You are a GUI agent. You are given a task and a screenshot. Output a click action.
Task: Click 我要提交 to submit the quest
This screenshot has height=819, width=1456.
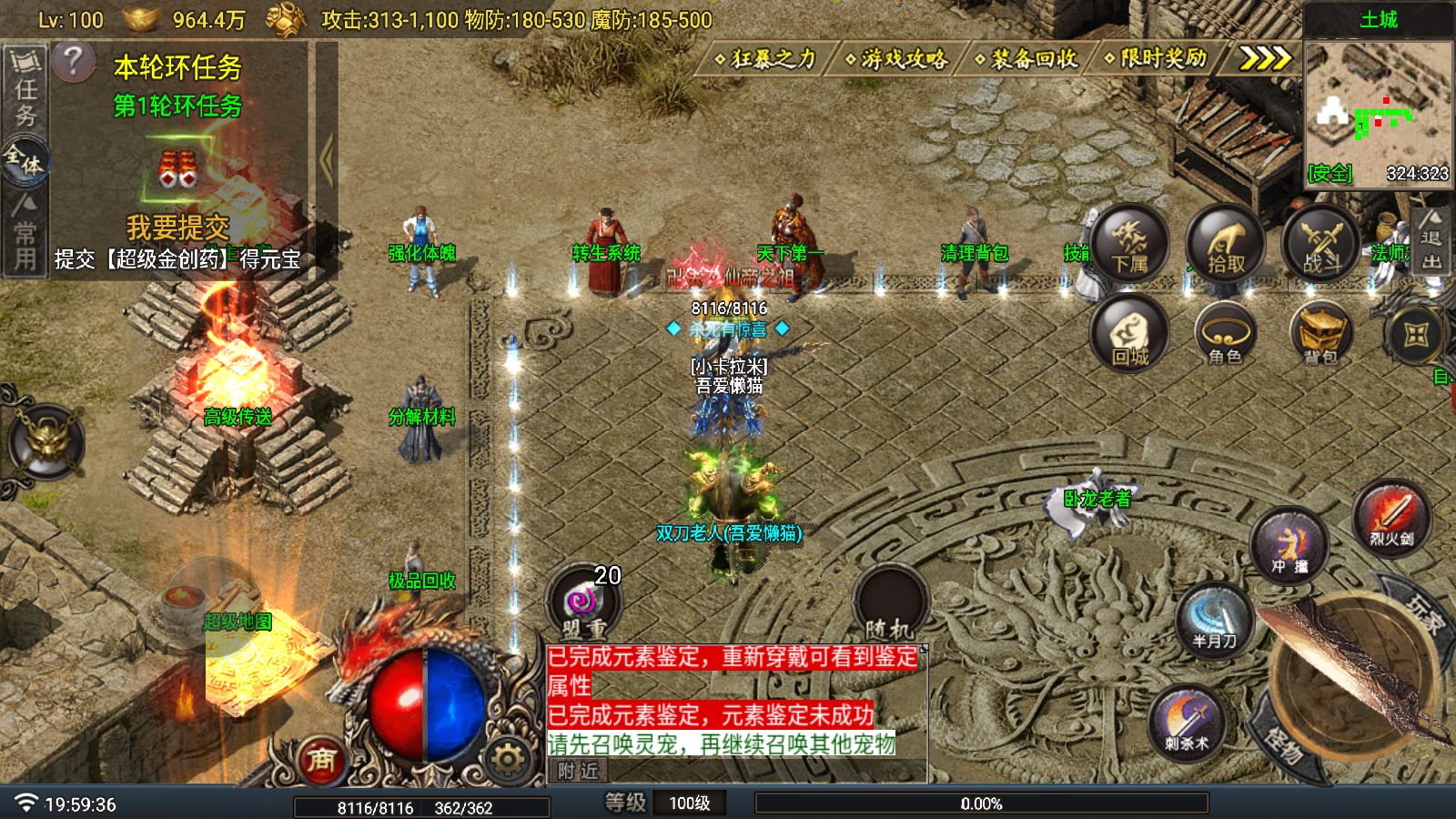click(177, 227)
